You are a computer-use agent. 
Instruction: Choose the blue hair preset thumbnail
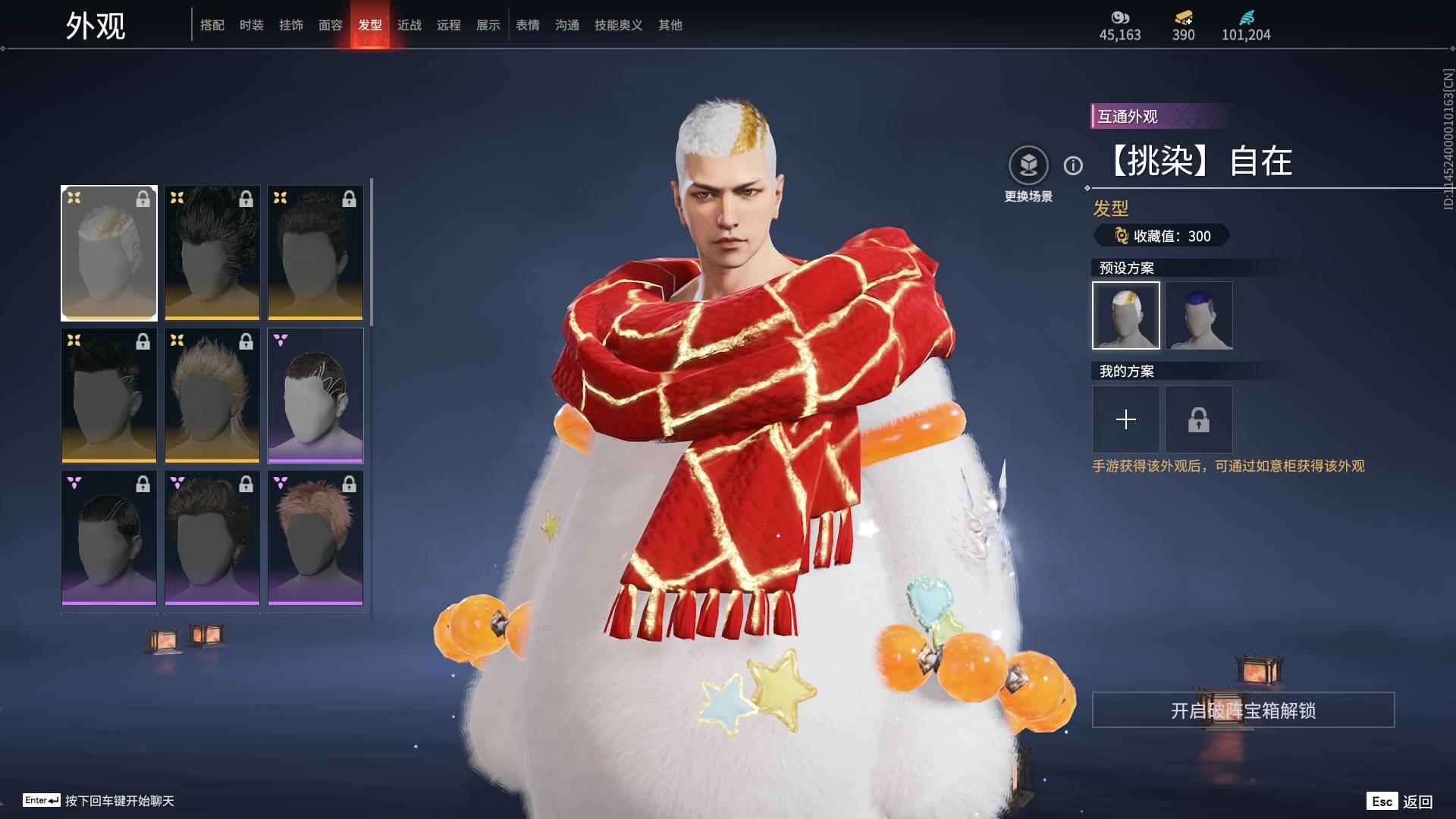pyautogui.click(x=1199, y=315)
